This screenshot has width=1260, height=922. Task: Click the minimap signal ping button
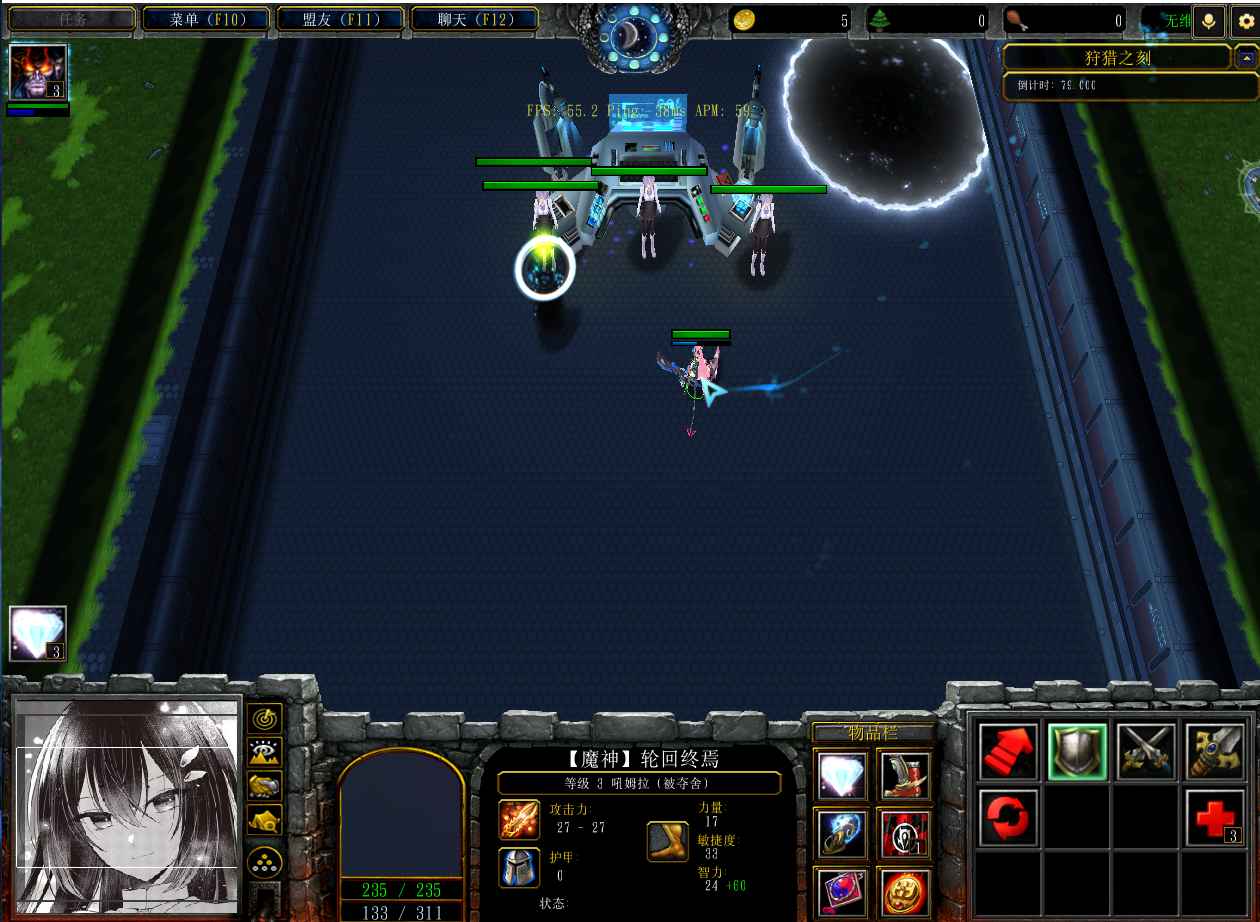point(265,718)
